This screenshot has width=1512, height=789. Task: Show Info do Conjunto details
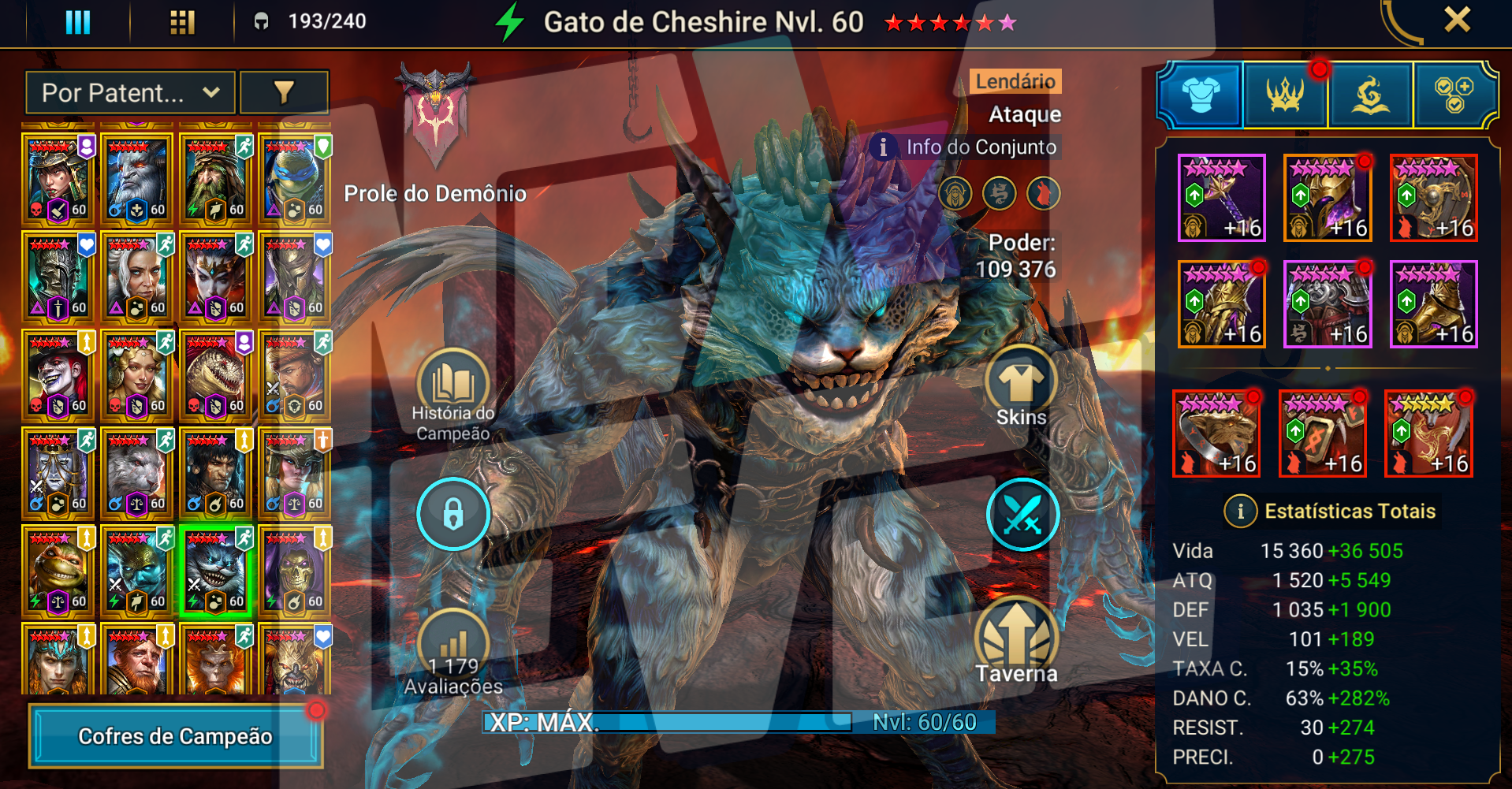pos(966,147)
